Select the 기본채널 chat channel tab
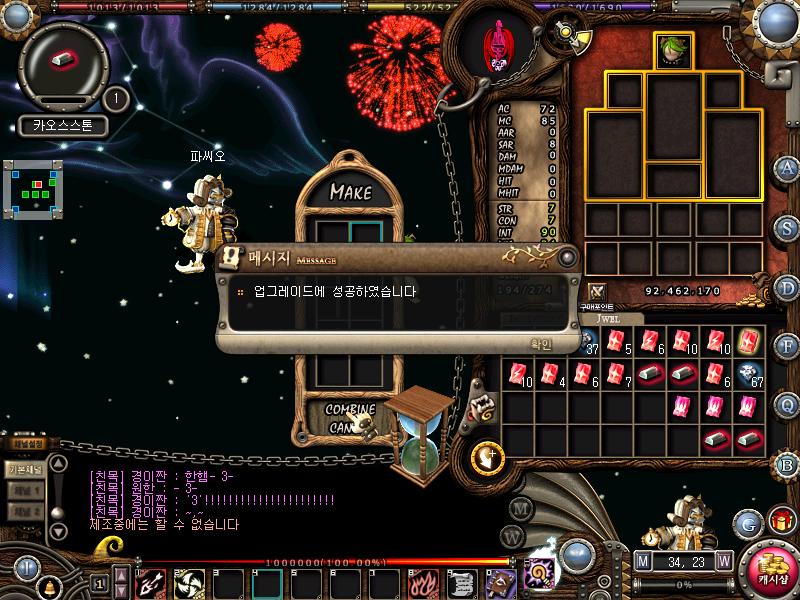This screenshot has height=600, width=800. click(24, 468)
